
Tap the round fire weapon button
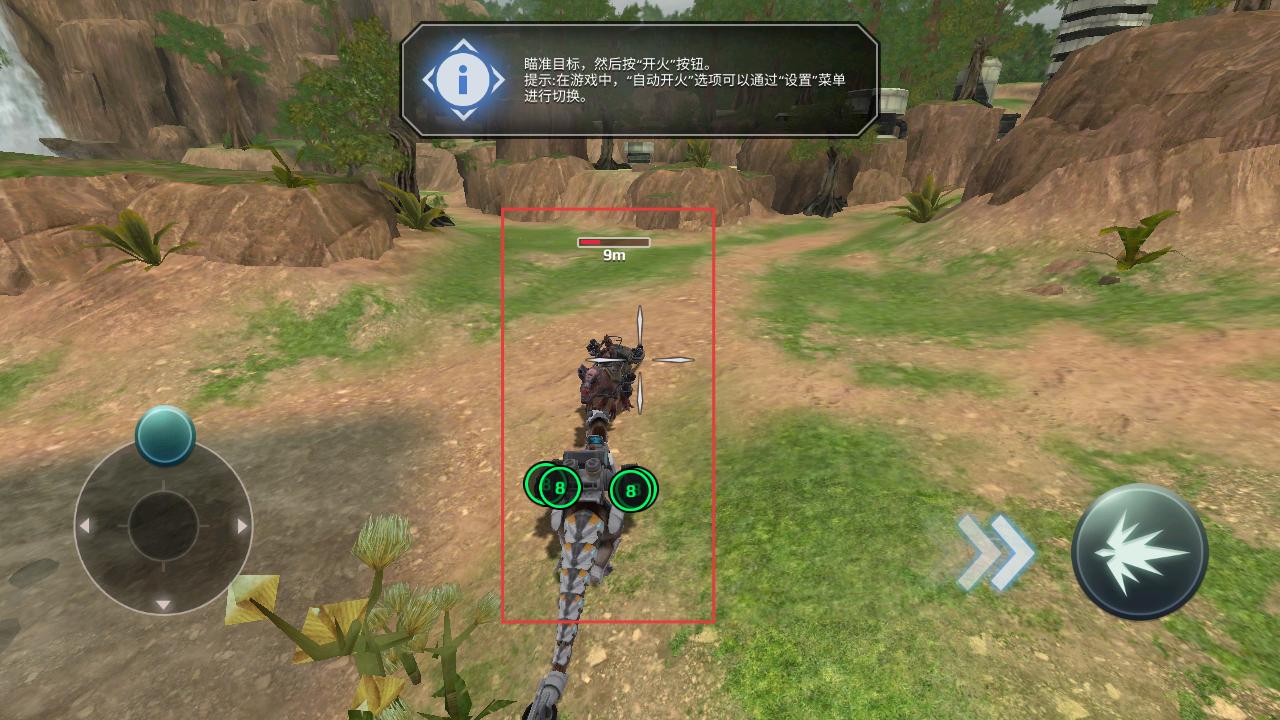coord(1139,552)
